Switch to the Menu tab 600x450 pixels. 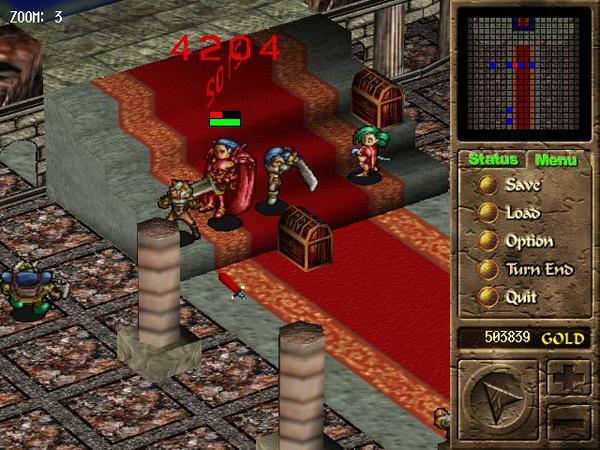click(554, 160)
